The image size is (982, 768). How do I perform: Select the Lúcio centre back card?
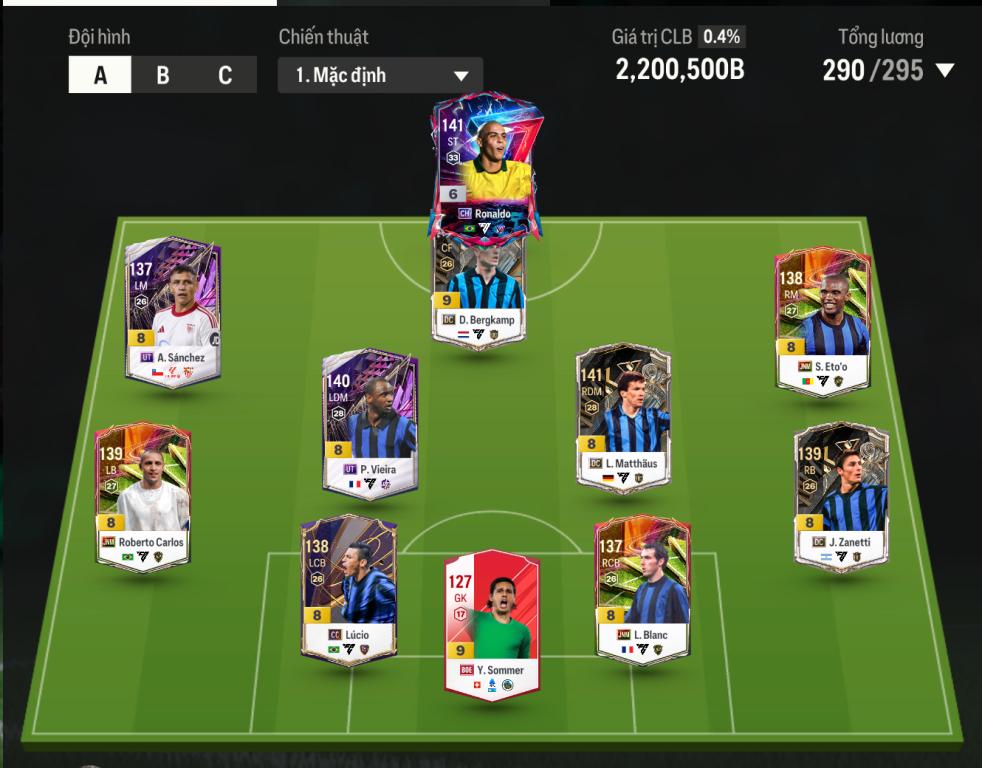tap(349, 590)
